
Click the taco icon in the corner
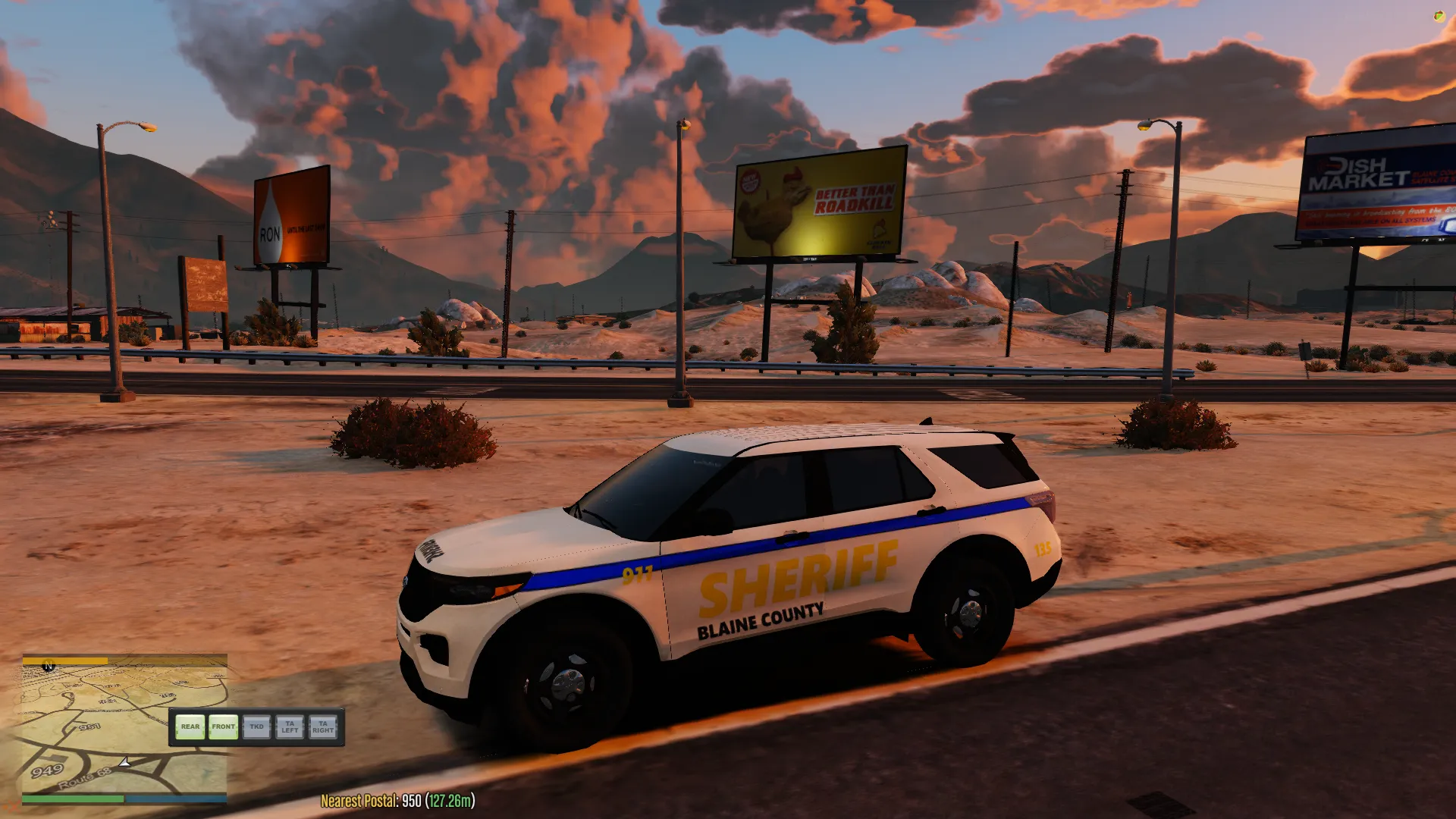pos(1439,16)
